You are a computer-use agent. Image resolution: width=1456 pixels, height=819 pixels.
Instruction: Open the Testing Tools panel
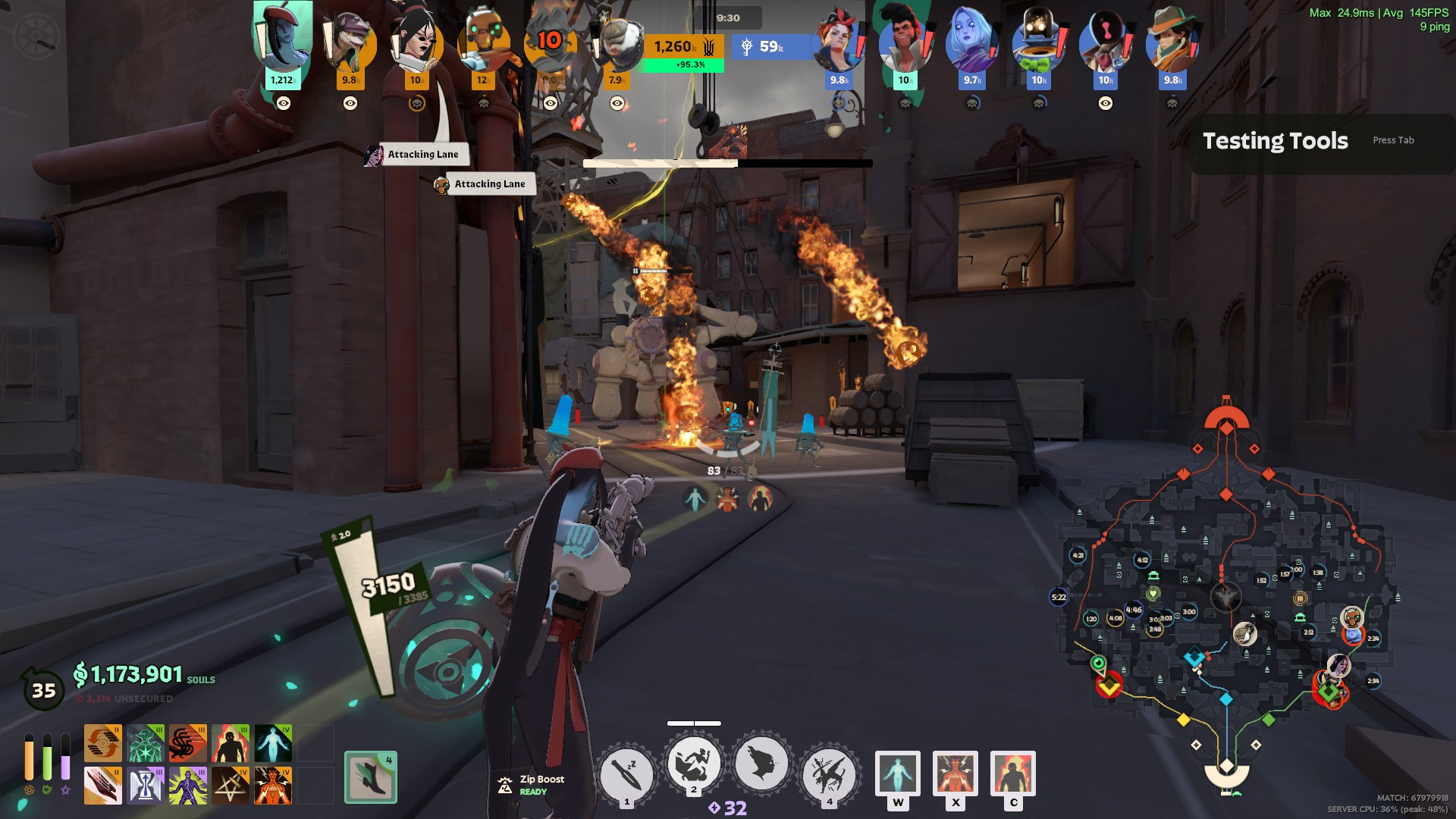[x=1276, y=142]
